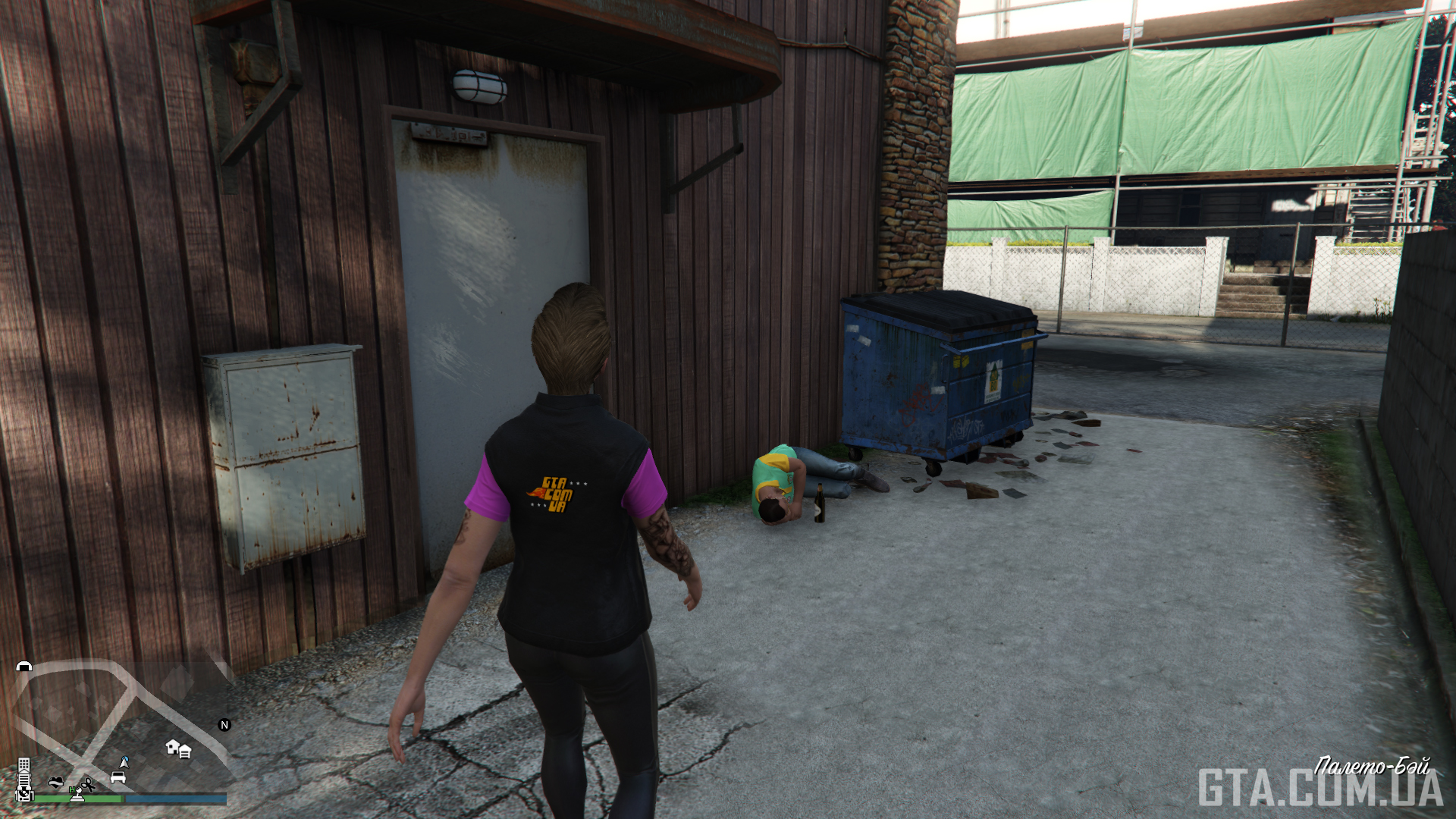The image size is (1456, 819).
Task: Open the GTA.COM.UA watermark link
Action: coord(1319,789)
